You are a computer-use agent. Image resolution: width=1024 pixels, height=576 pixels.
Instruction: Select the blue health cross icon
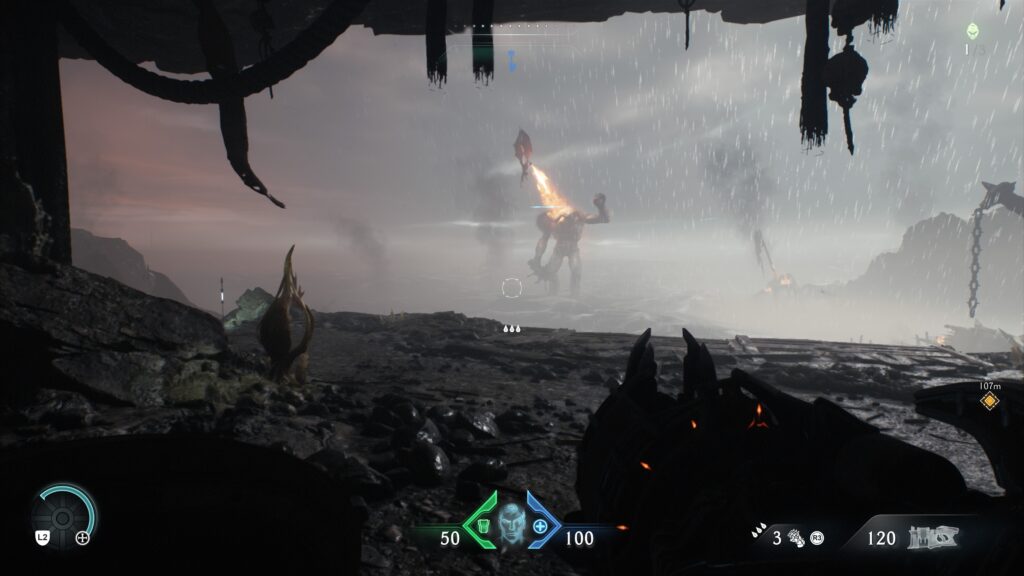point(540,526)
